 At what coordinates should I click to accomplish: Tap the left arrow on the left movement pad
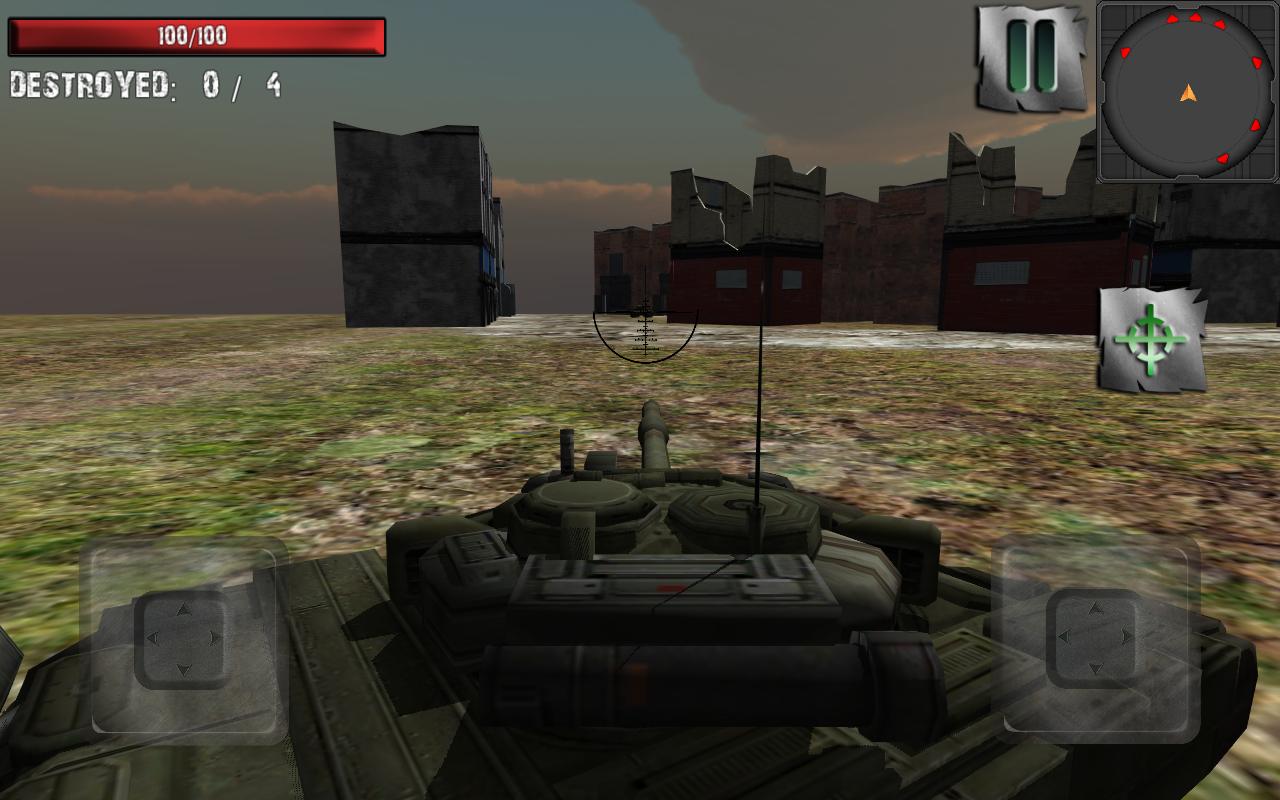tap(153, 637)
